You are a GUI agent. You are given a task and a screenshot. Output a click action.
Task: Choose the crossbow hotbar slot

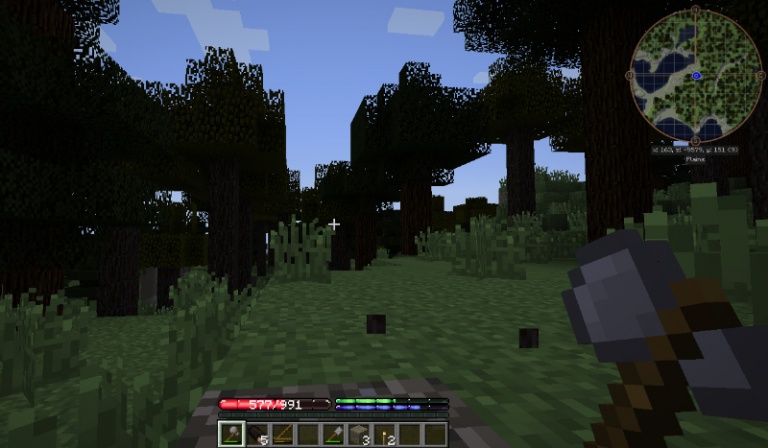[x=283, y=434]
